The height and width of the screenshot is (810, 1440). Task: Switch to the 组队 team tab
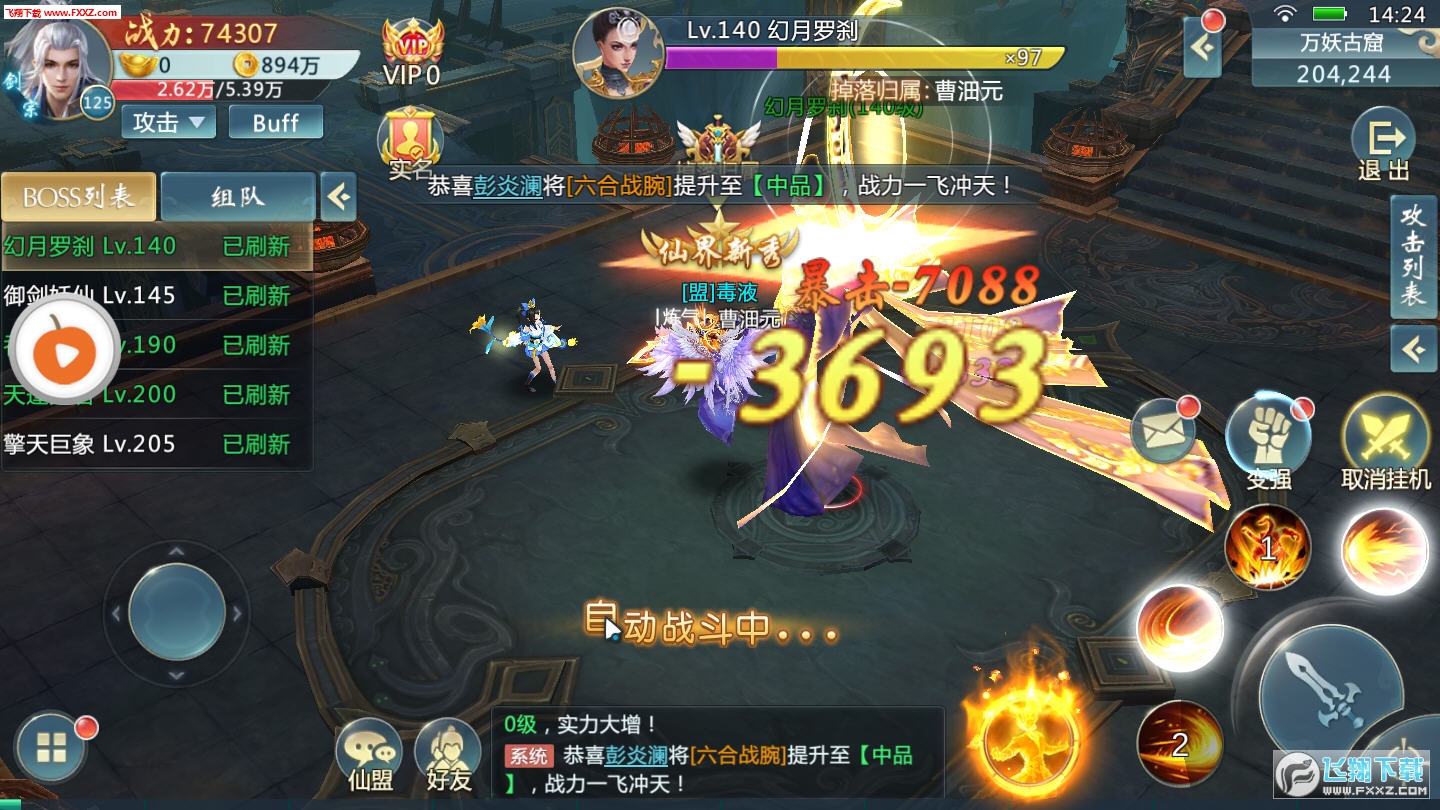tap(238, 196)
